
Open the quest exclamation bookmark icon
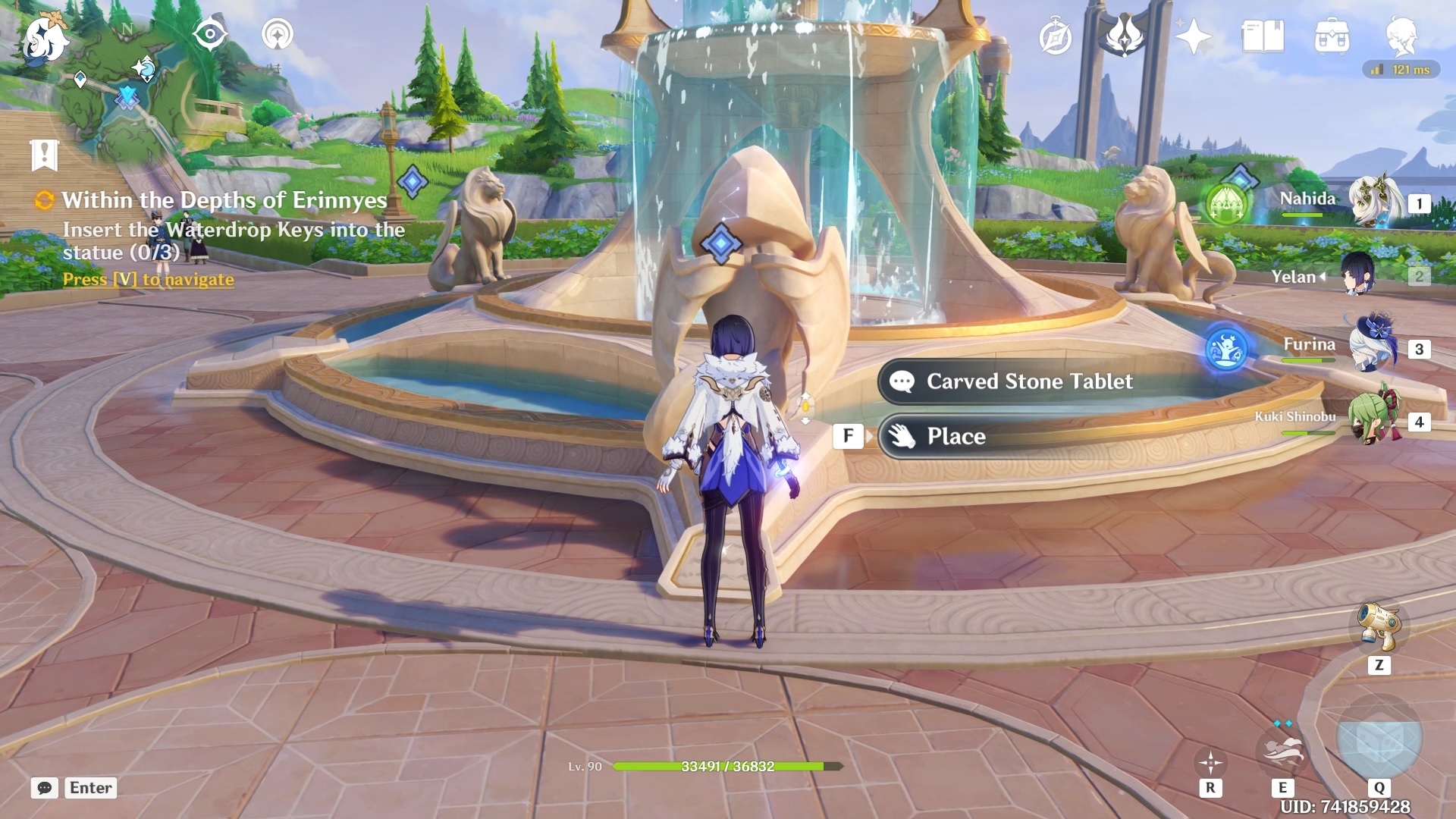pyautogui.click(x=45, y=155)
